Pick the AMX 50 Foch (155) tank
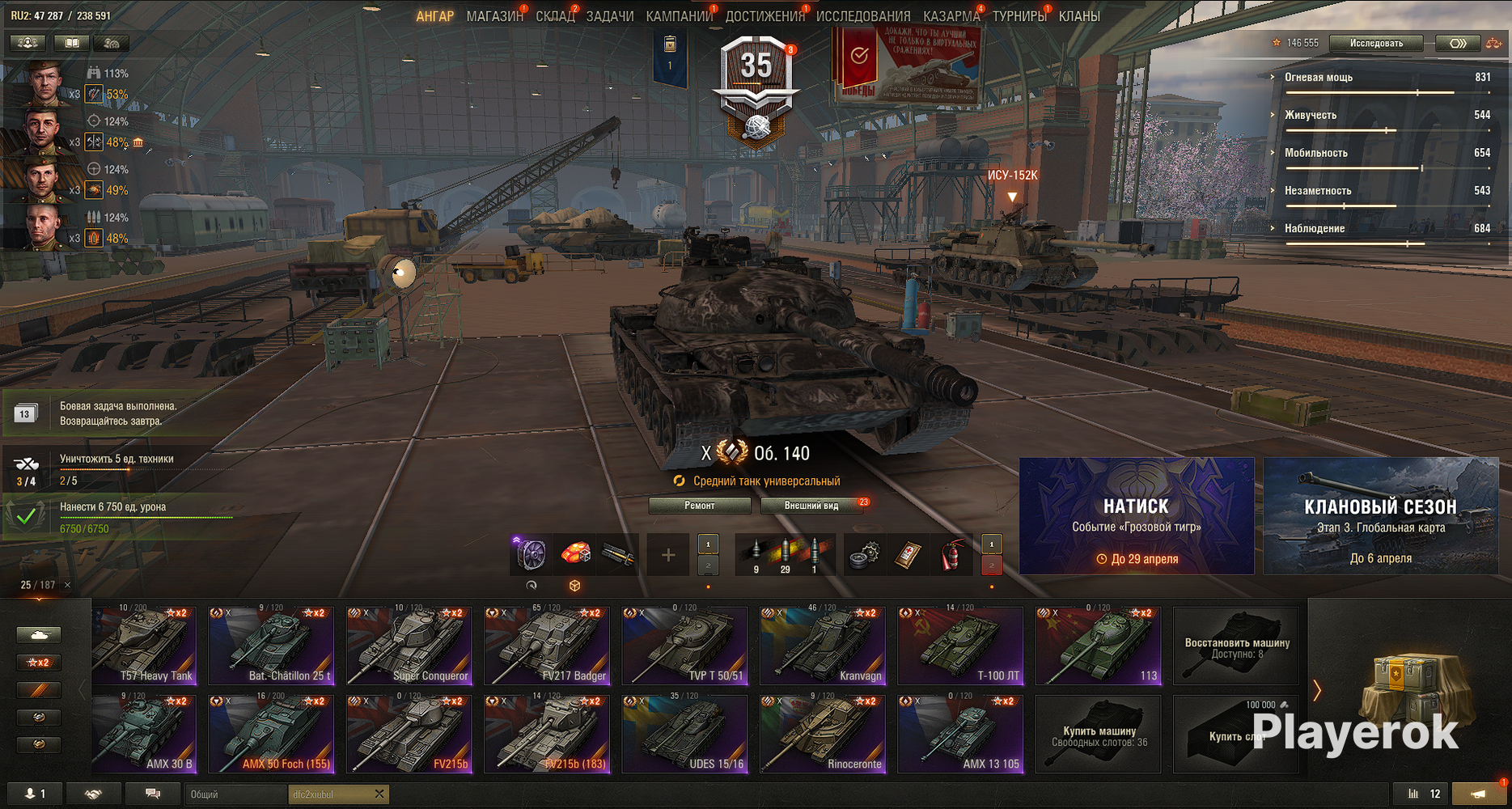 tap(271, 735)
